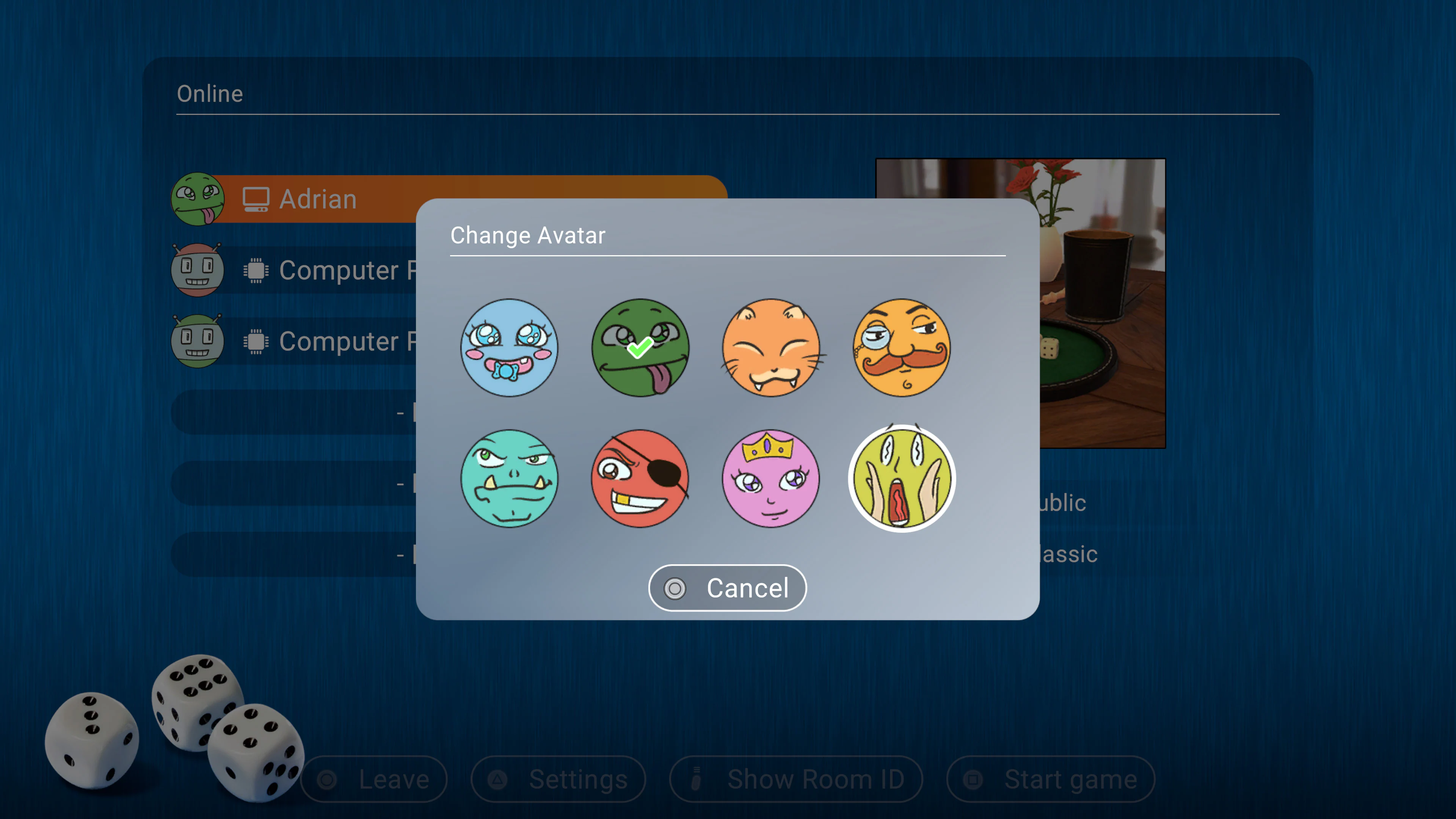This screenshot has width=1456, height=819.
Task: Select the screaming face avatar
Action: coord(902,479)
